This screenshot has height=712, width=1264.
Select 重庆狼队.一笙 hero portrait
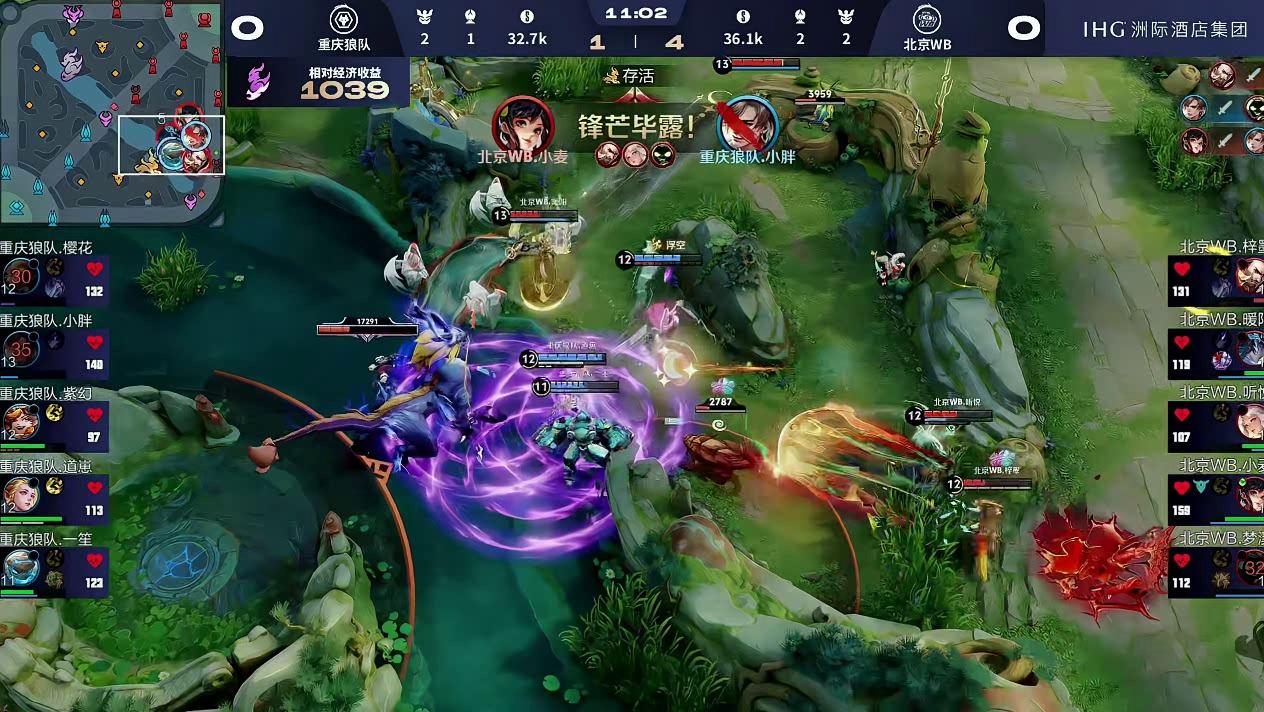point(20,569)
